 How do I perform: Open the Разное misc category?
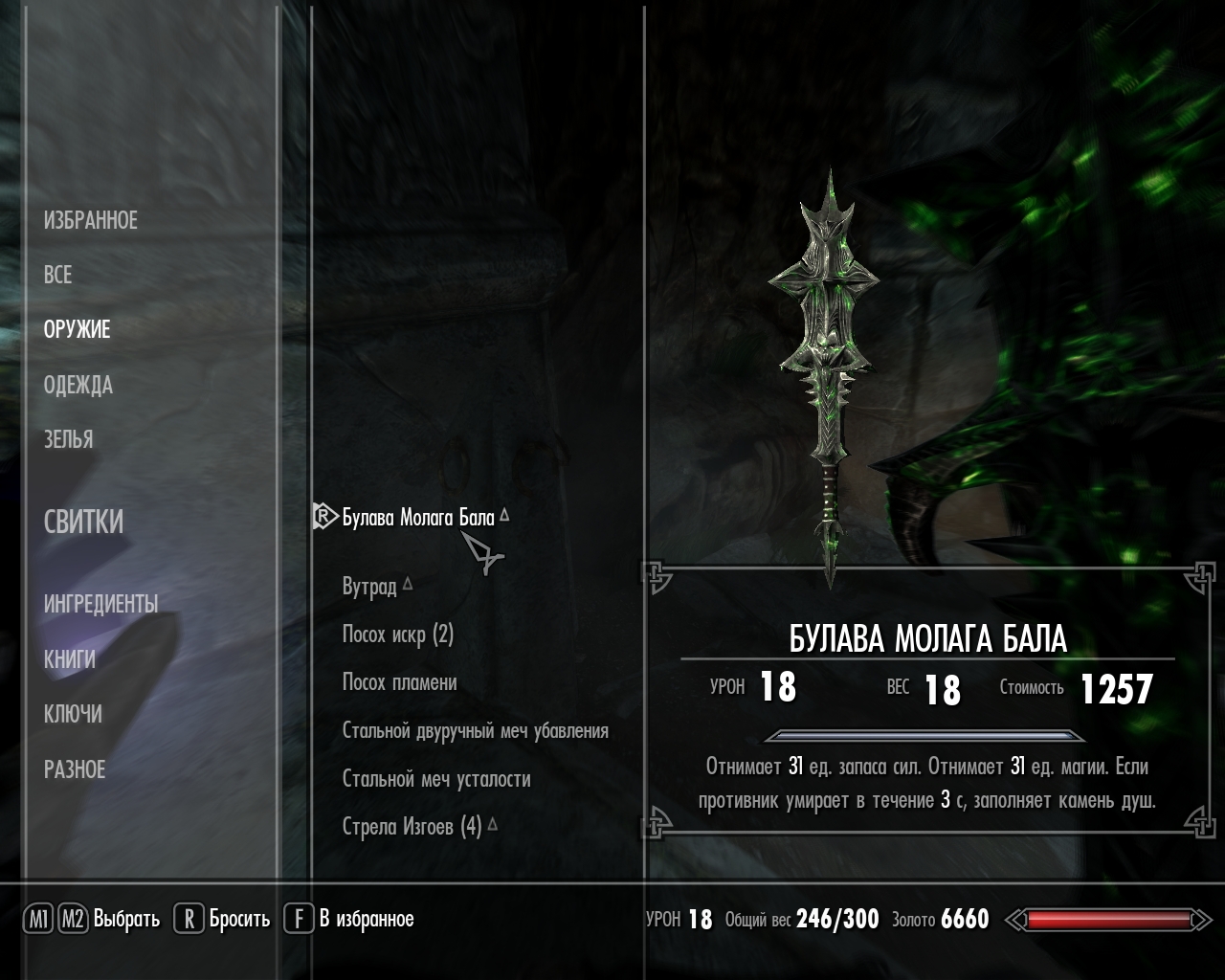75,768
